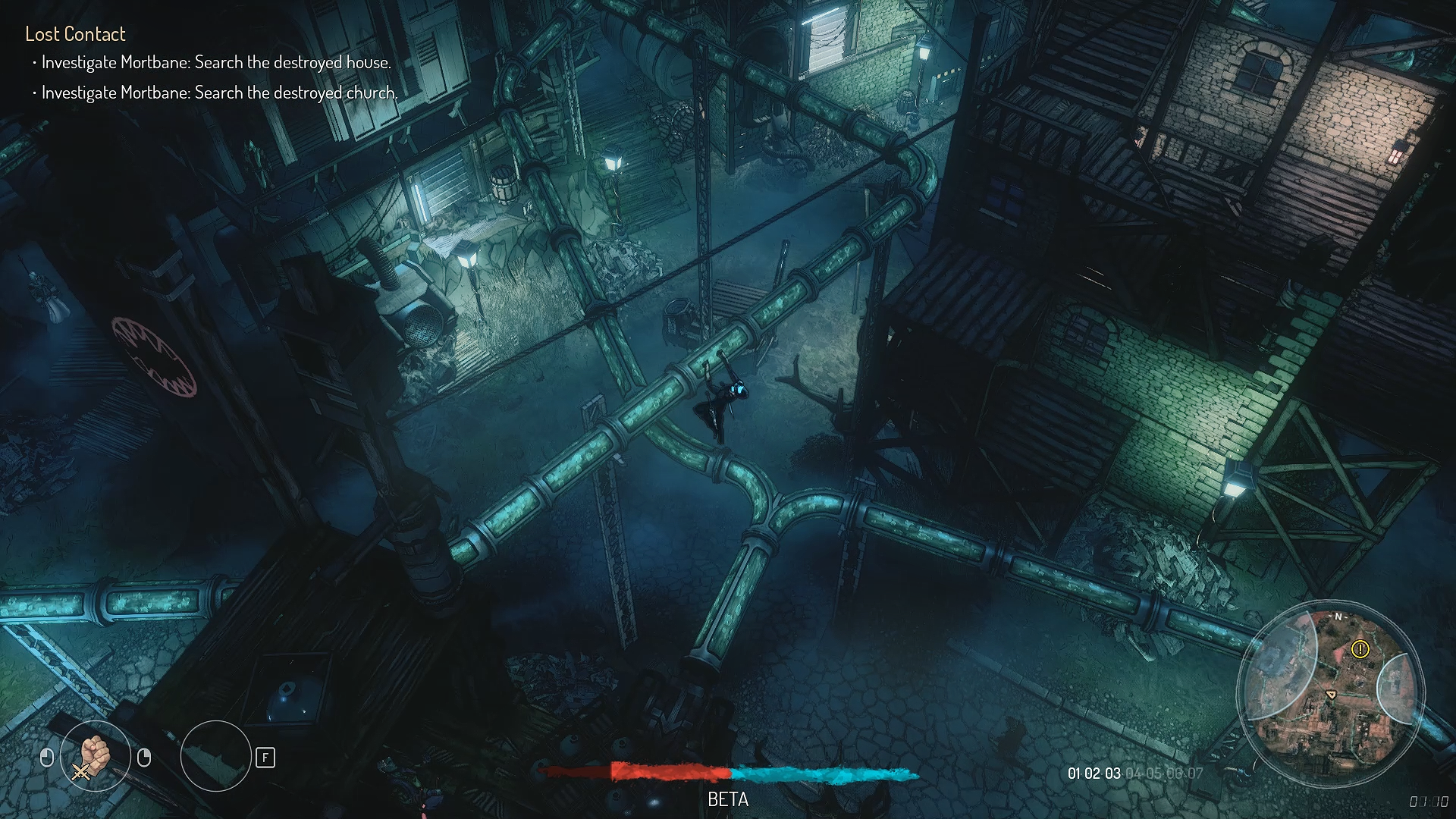This screenshot has height=819, width=1456.
Task: Click the Lost Contact quest title
Action: [75, 34]
